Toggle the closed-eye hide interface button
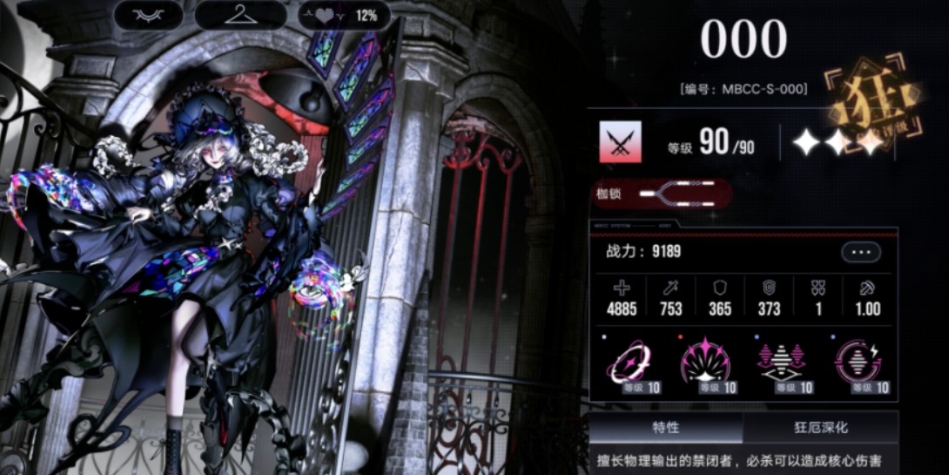 [149, 15]
